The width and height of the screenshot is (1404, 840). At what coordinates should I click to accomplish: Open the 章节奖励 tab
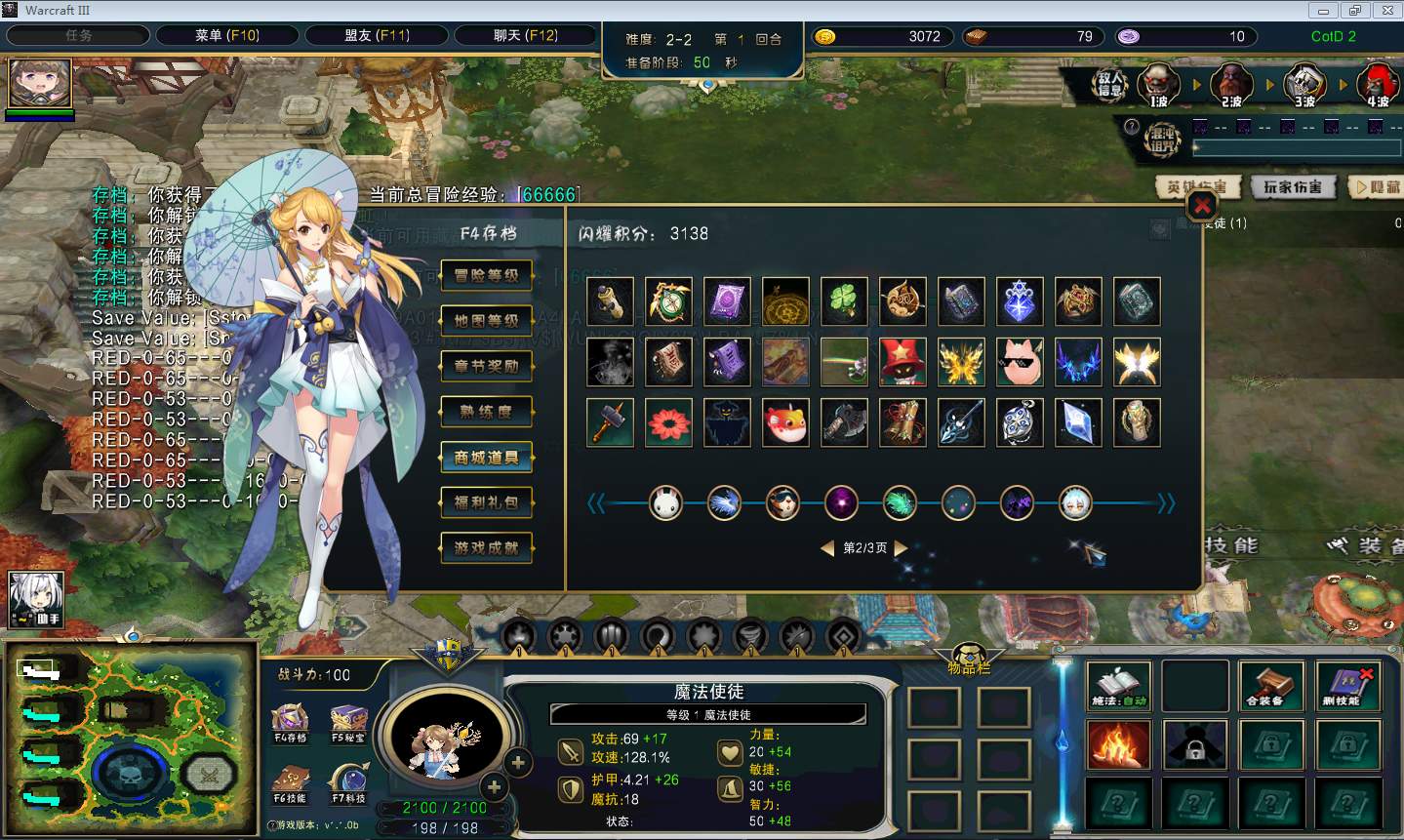point(486,367)
